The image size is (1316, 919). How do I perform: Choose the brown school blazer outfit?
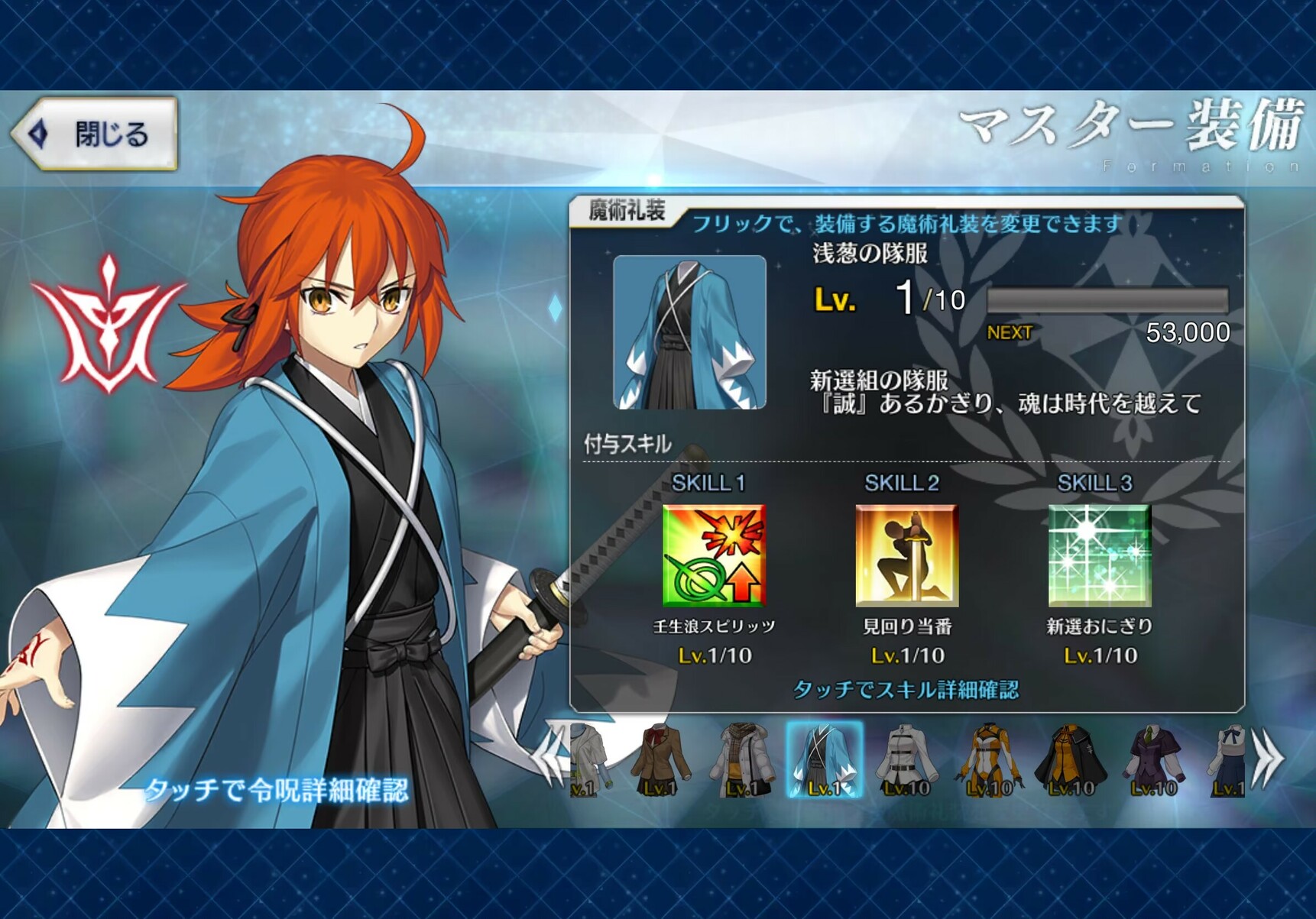click(x=661, y=760)
